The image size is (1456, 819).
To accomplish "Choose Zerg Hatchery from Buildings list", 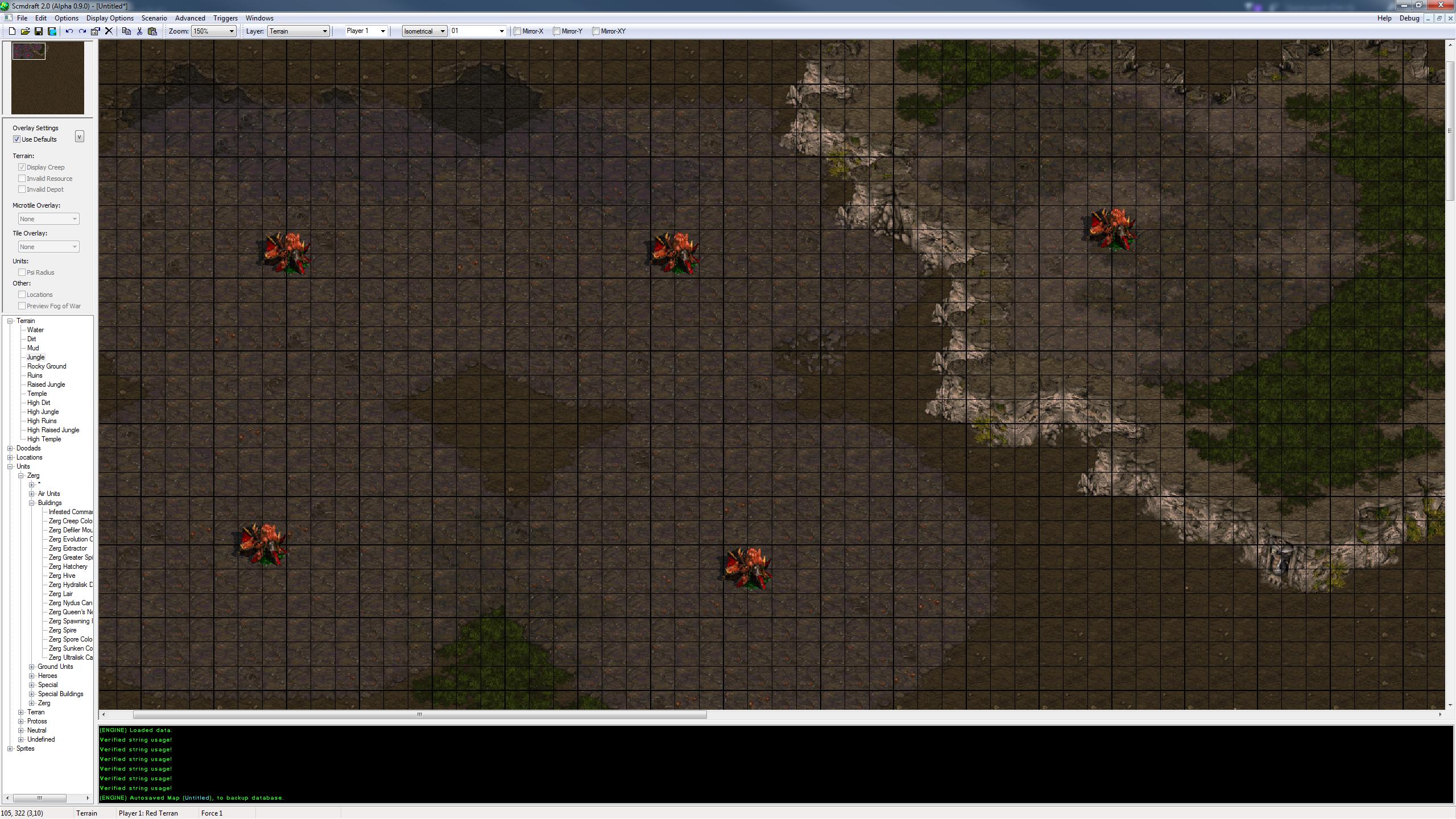I will pos(68,566).
